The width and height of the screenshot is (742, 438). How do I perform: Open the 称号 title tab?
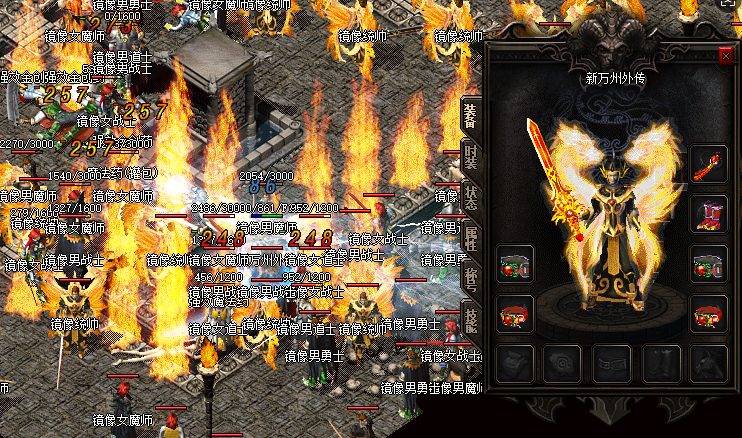[470, 279]
